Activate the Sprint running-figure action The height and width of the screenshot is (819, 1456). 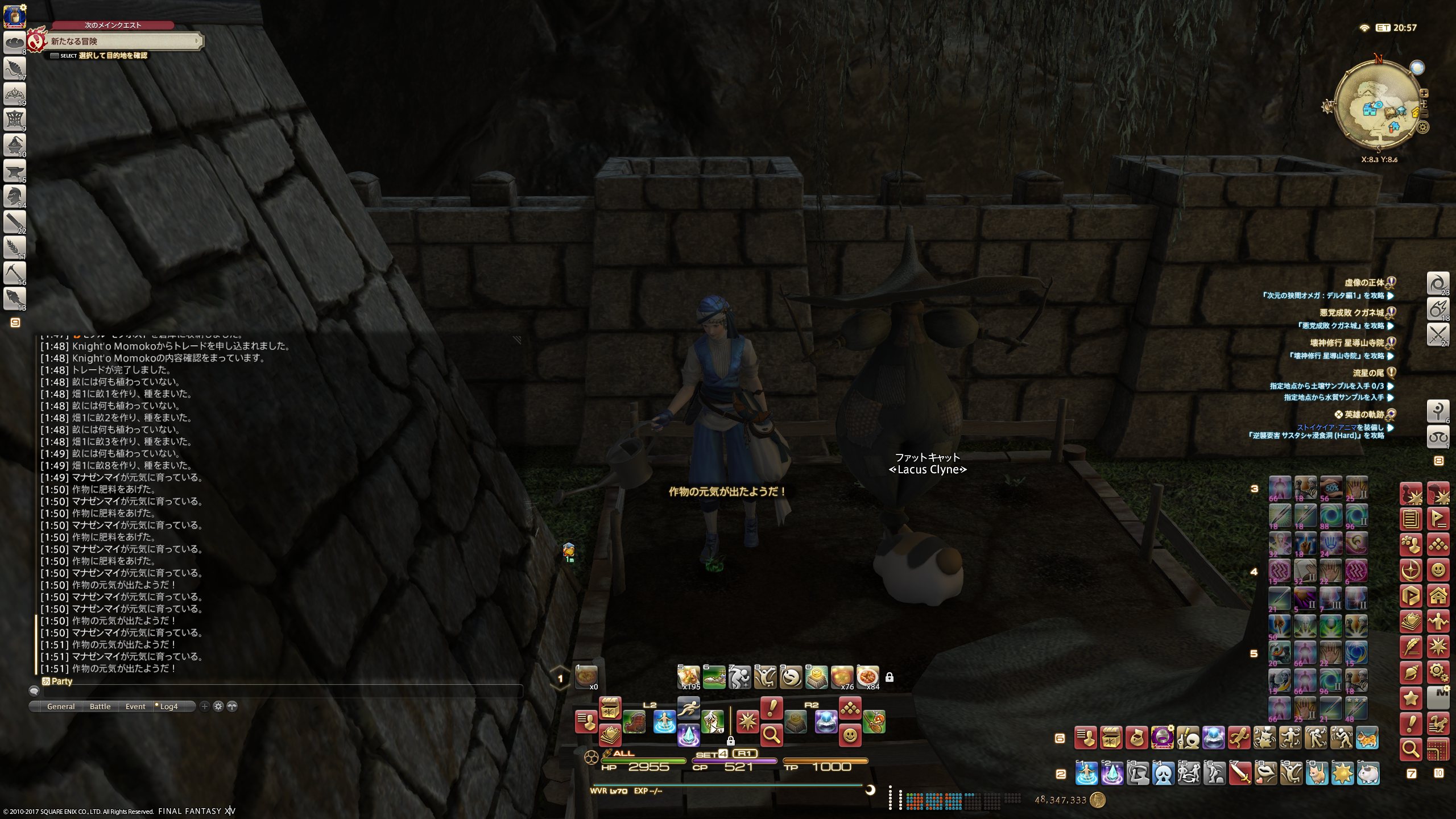point(688,708)
